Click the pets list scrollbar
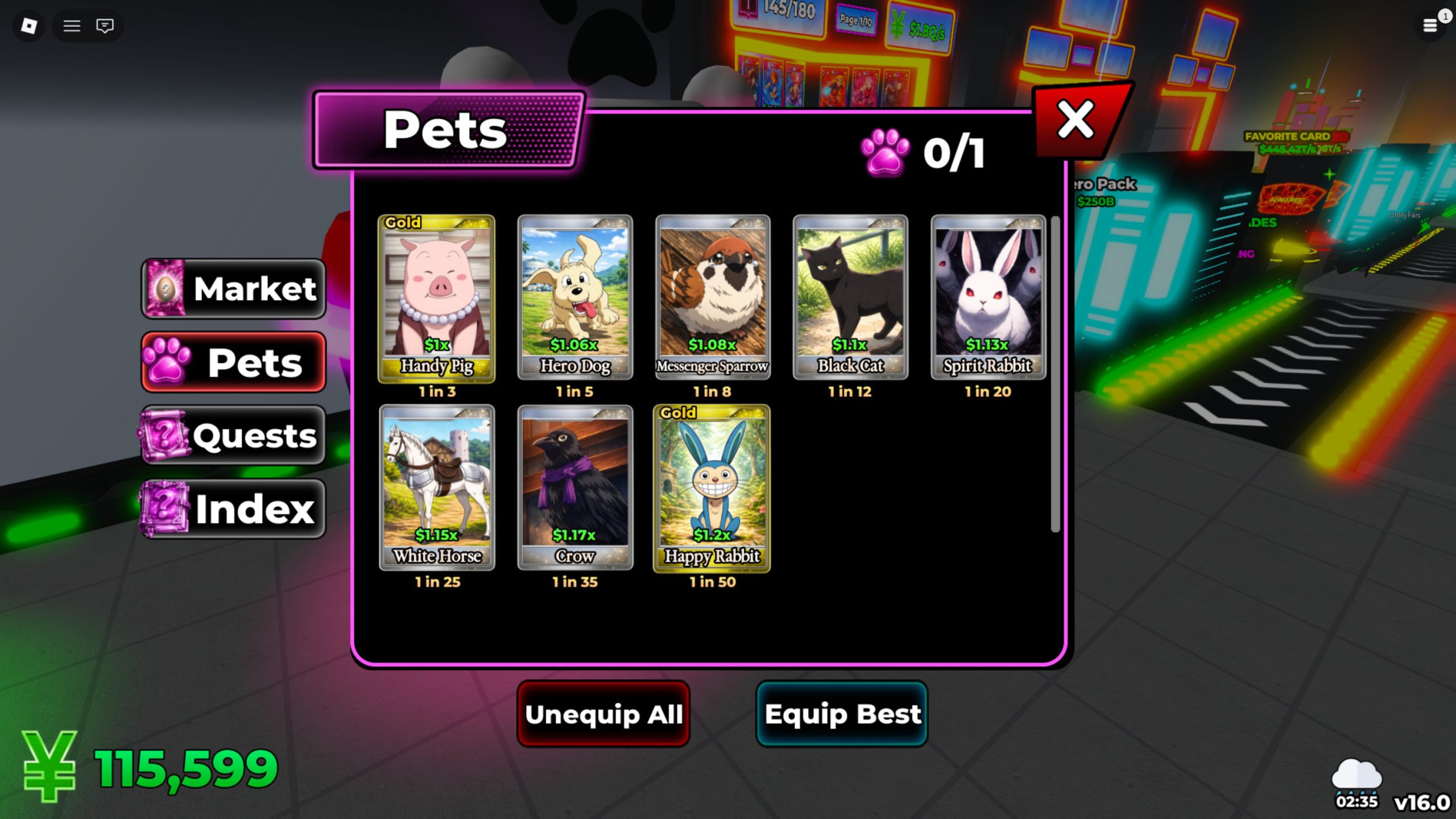The width and height of the screenshot is (1456, 819). pos(1055,374)
